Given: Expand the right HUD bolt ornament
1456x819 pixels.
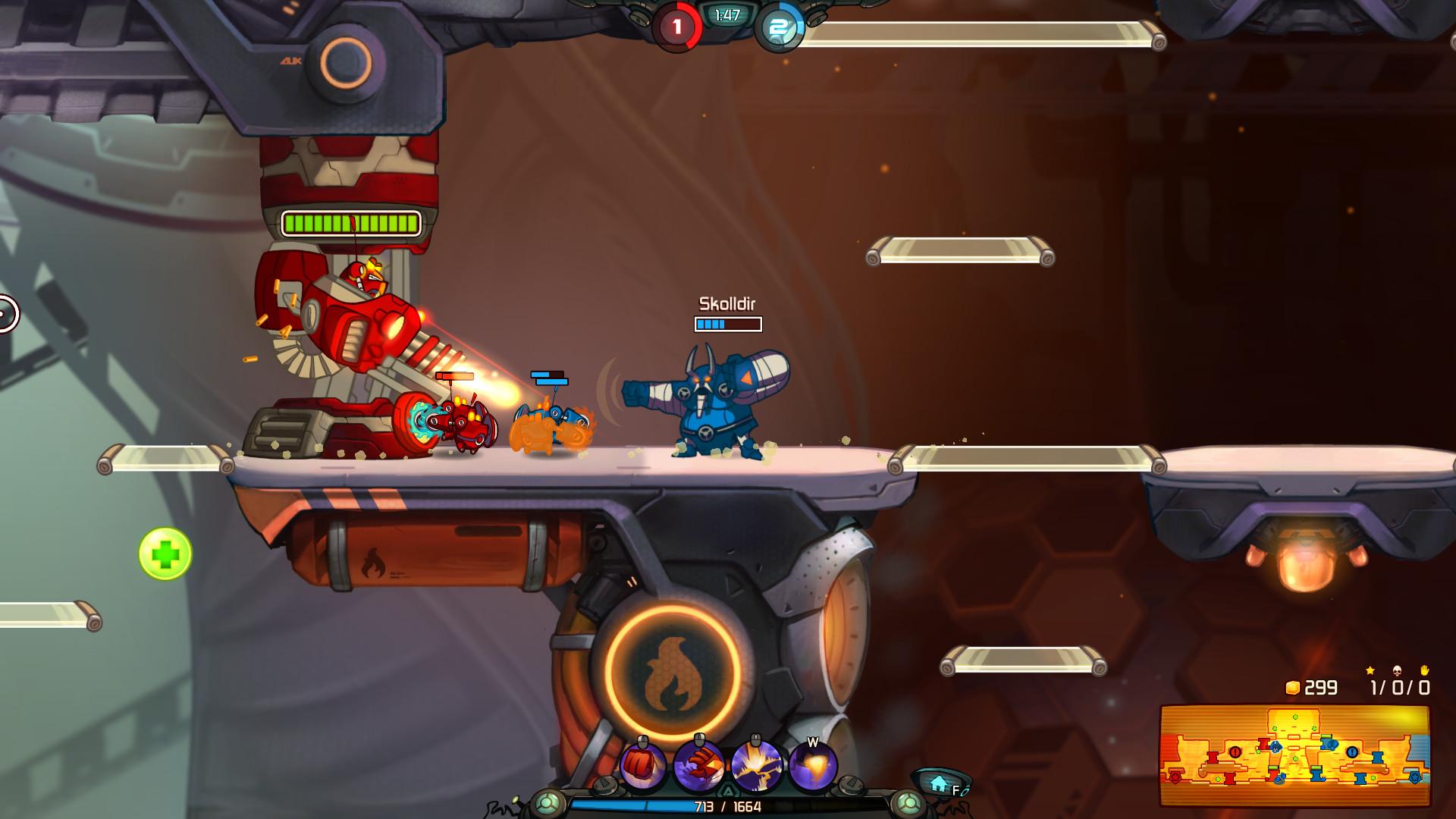Looking at the screenshot, I should (907, 802).
